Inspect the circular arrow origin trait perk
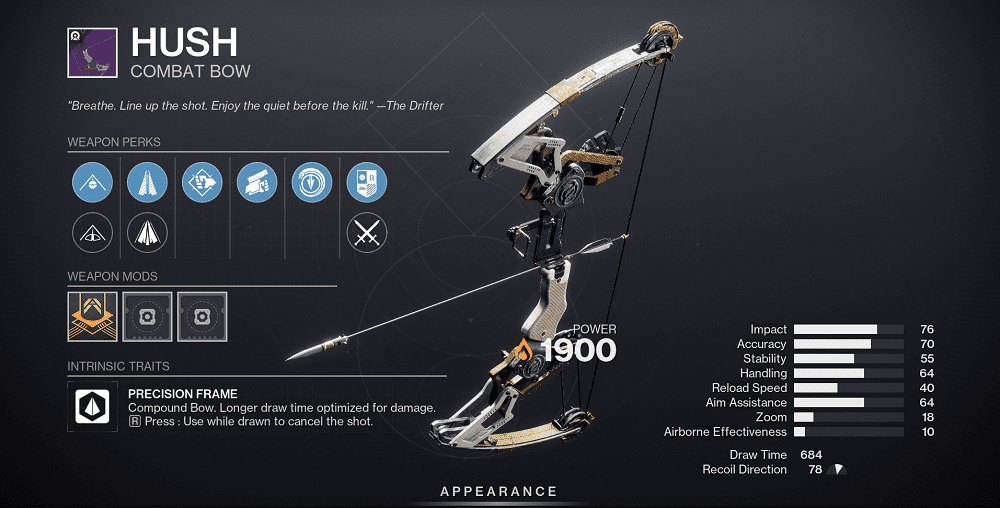The width and height of the screenshot is (1000, 508). point(311,184)
